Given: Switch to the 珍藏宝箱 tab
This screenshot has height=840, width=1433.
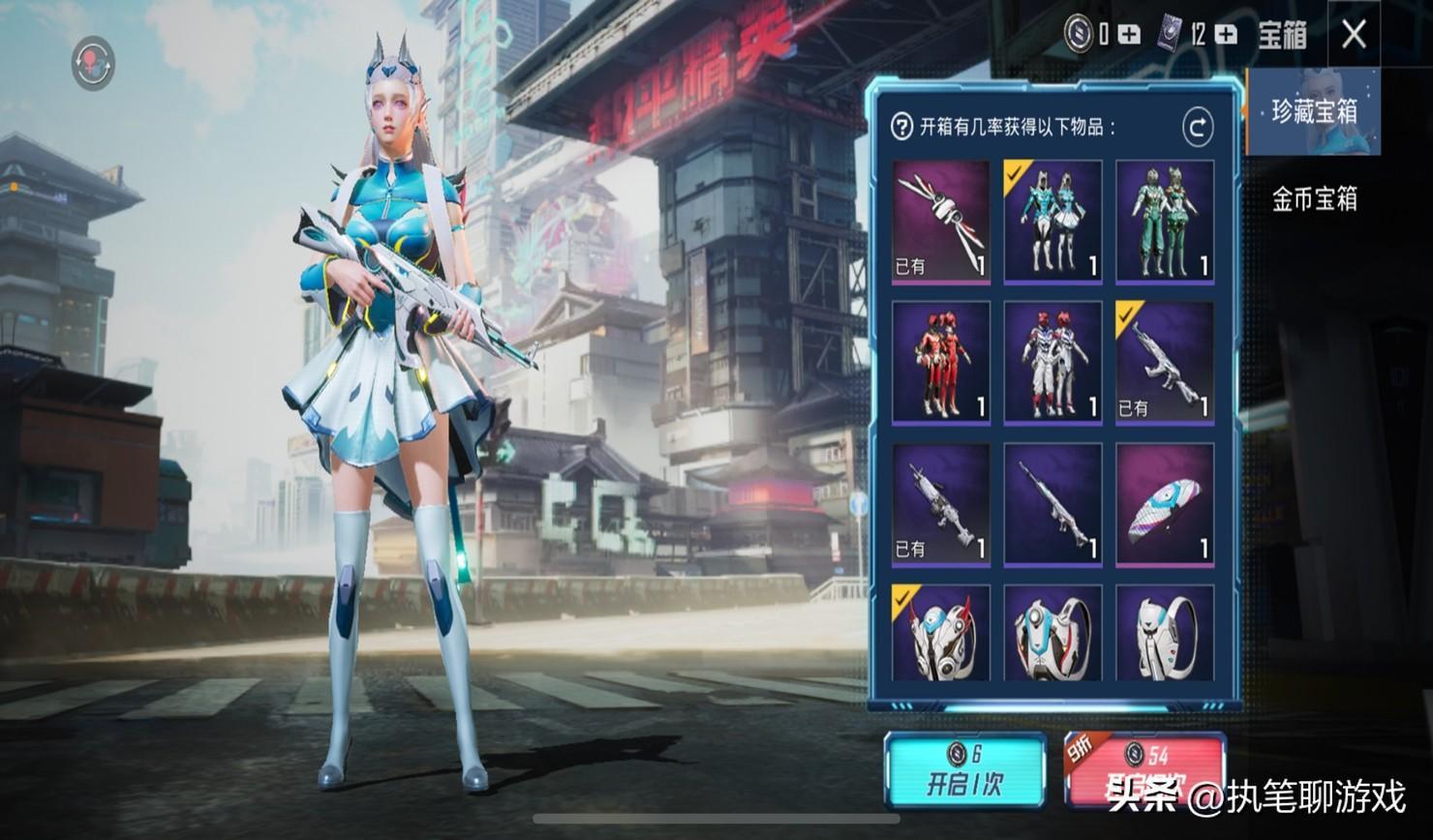Looking at the screenshot, I should pos(1314,112).
